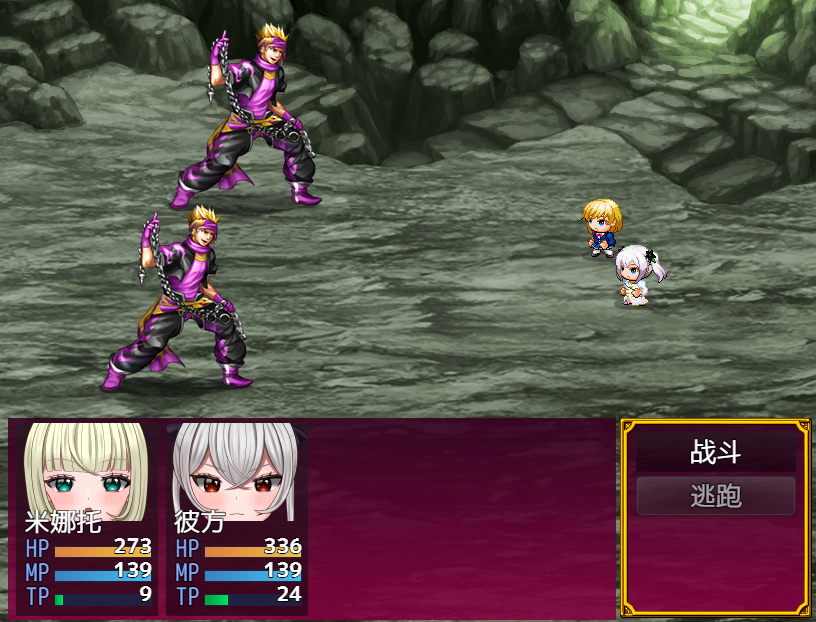Select 米娜托's party status portrait
Viewport: 816px width, 622px height.
(86, 470)
